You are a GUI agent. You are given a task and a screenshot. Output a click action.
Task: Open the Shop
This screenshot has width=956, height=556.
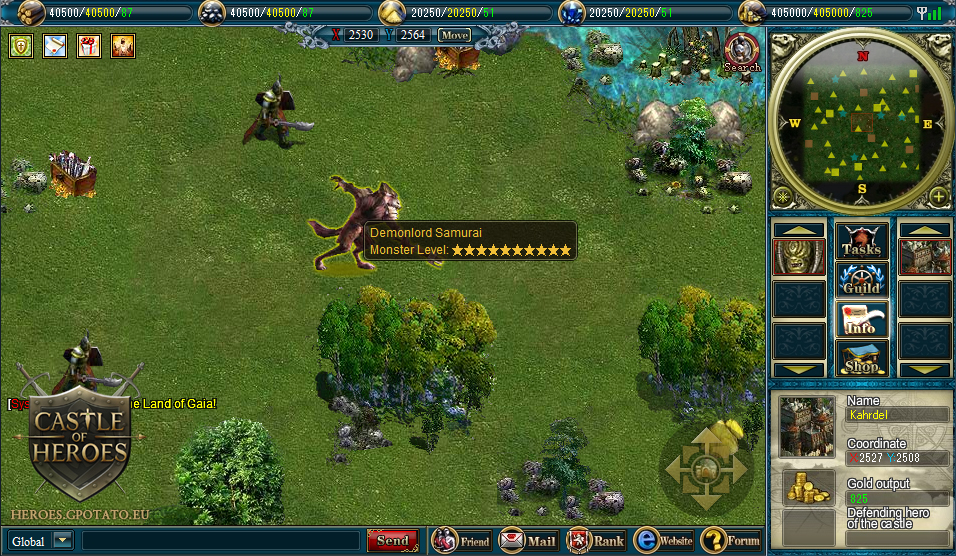(x=861, y=358)
